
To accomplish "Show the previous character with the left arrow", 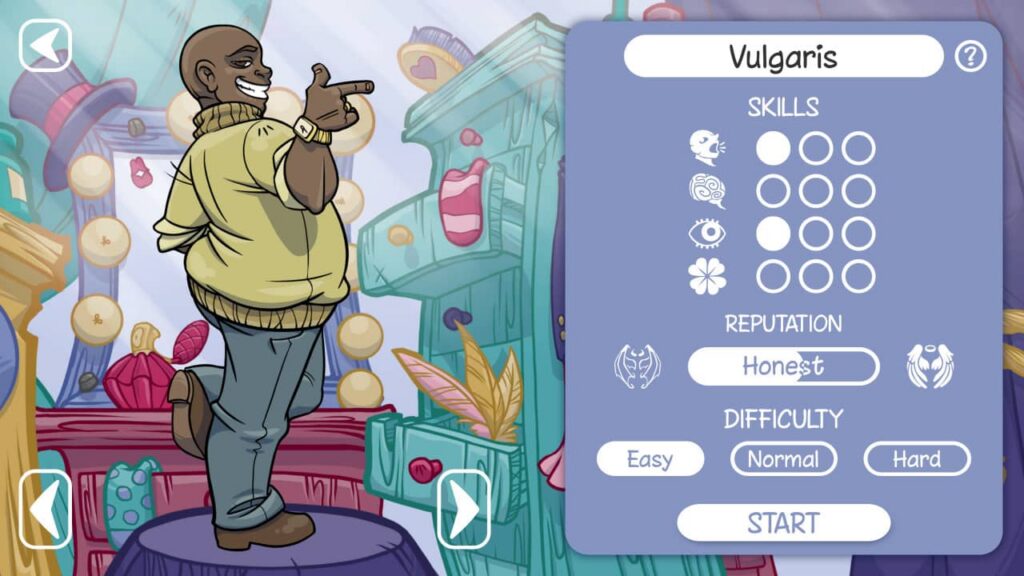I will (x=46, y=509).
